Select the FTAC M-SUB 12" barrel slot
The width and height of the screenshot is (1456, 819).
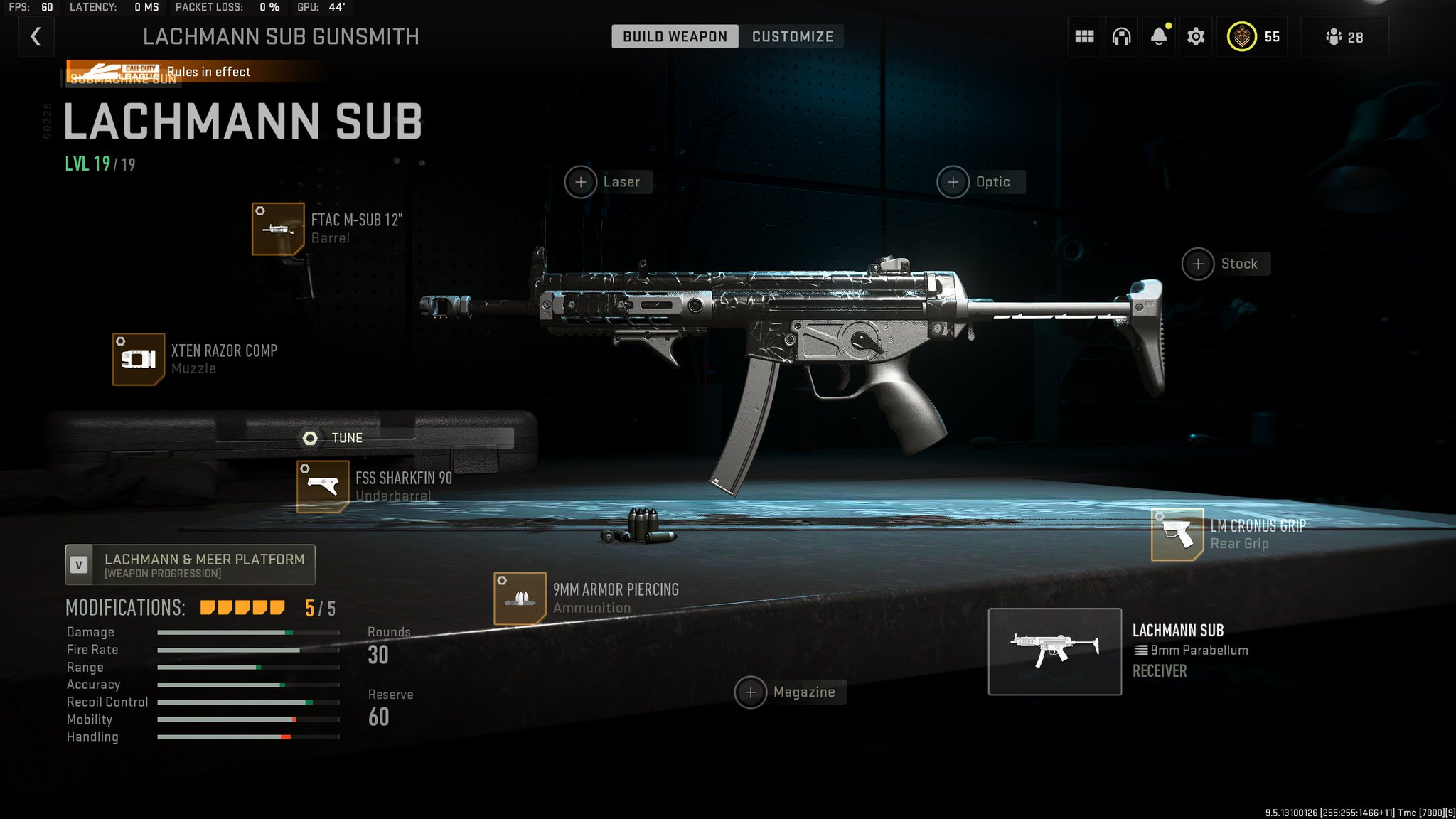pos(278,229)
